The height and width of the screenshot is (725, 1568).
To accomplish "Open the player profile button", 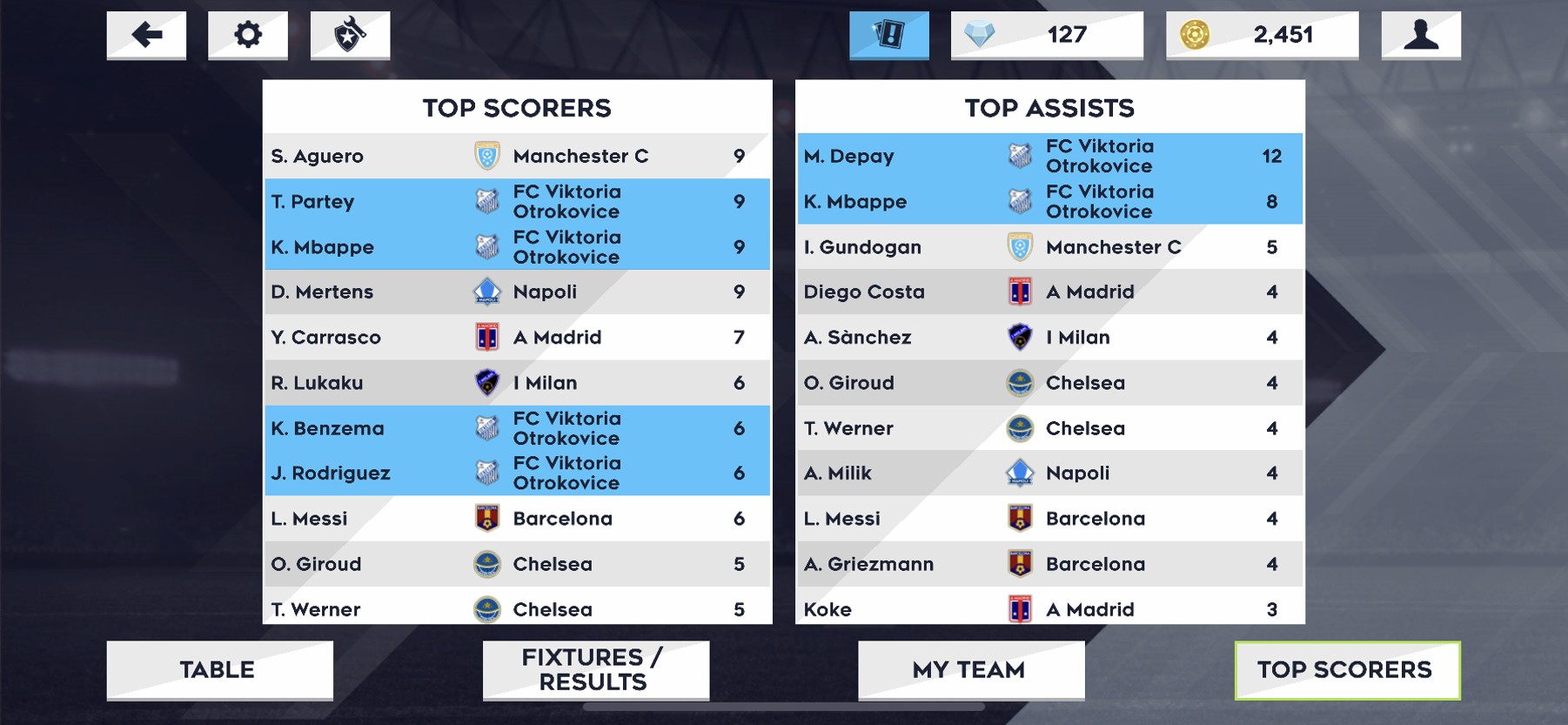I will pos(1421,35).
